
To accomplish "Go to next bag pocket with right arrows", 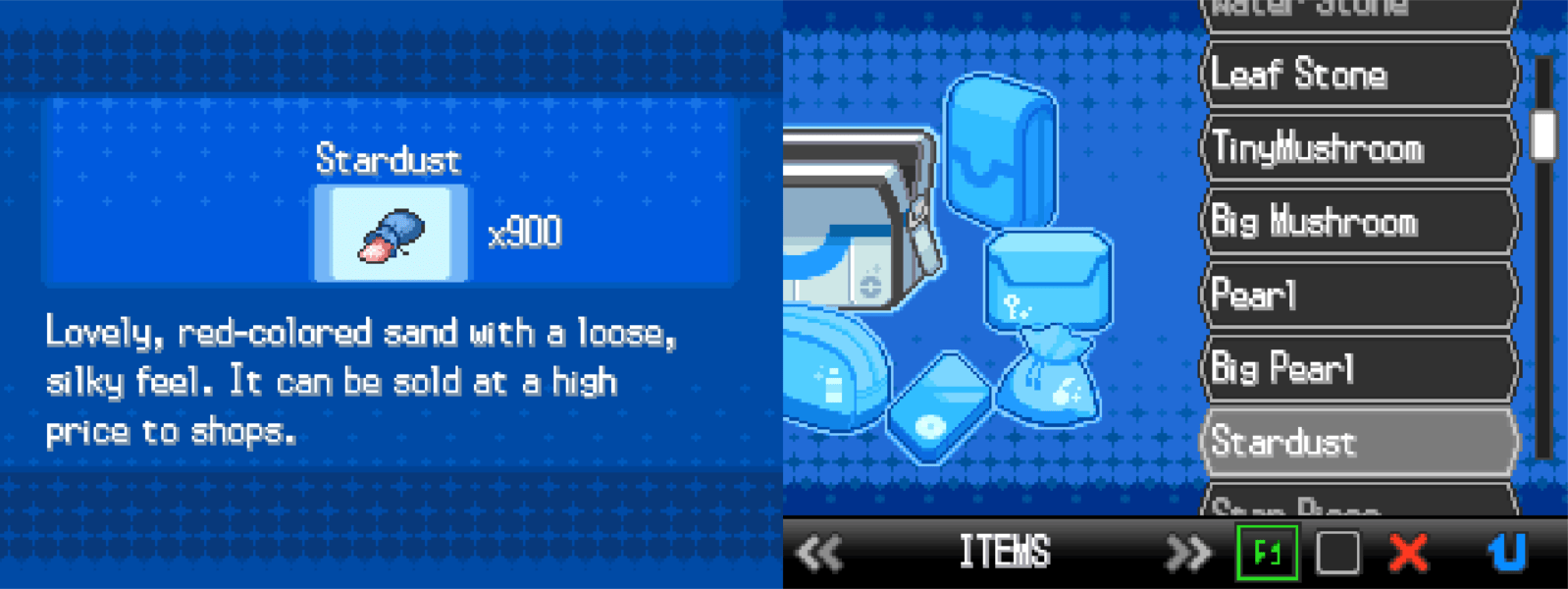I will [x=1187, y=554].
